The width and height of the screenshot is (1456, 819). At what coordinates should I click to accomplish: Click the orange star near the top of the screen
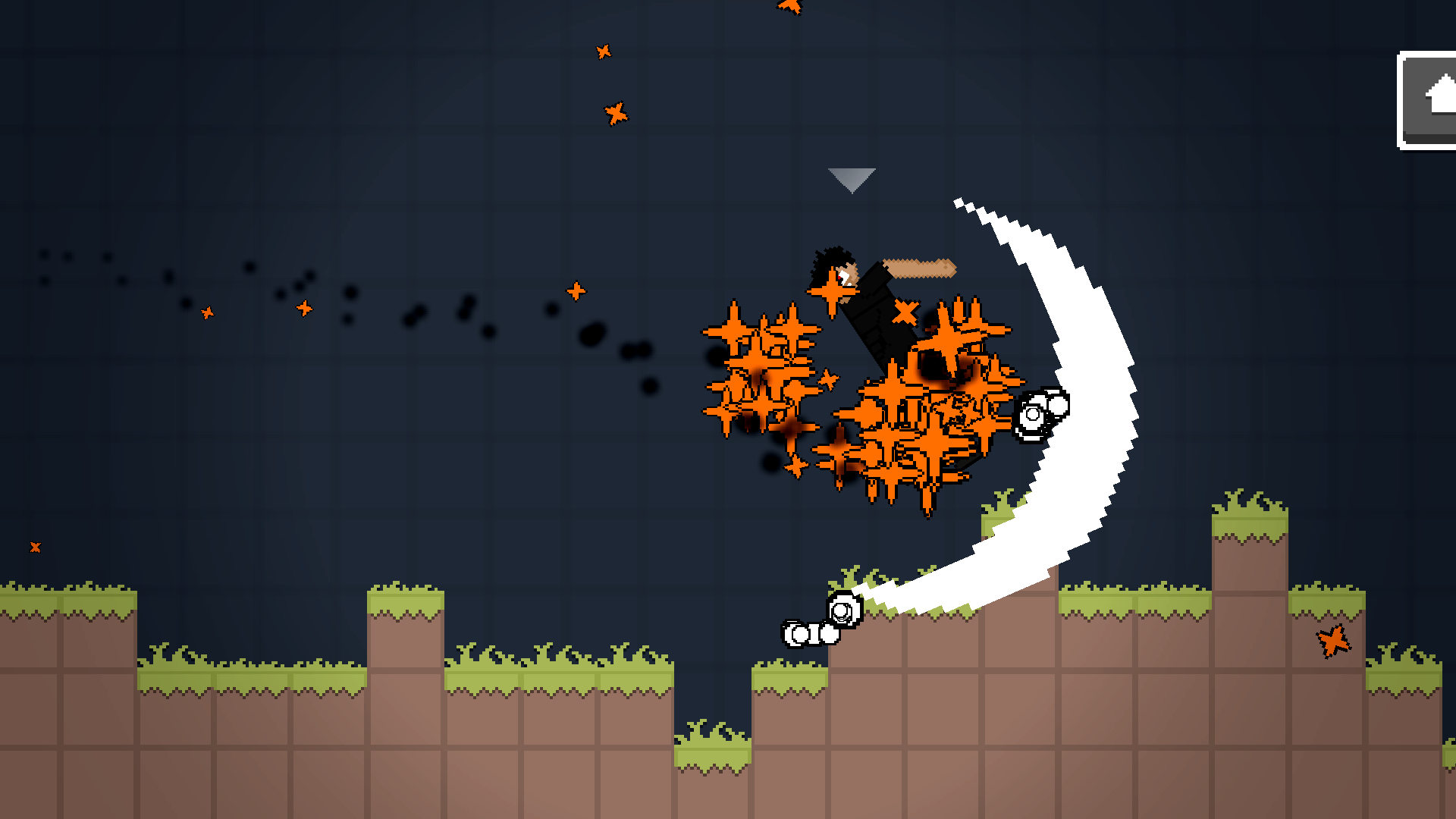click(x=603, y=52)
